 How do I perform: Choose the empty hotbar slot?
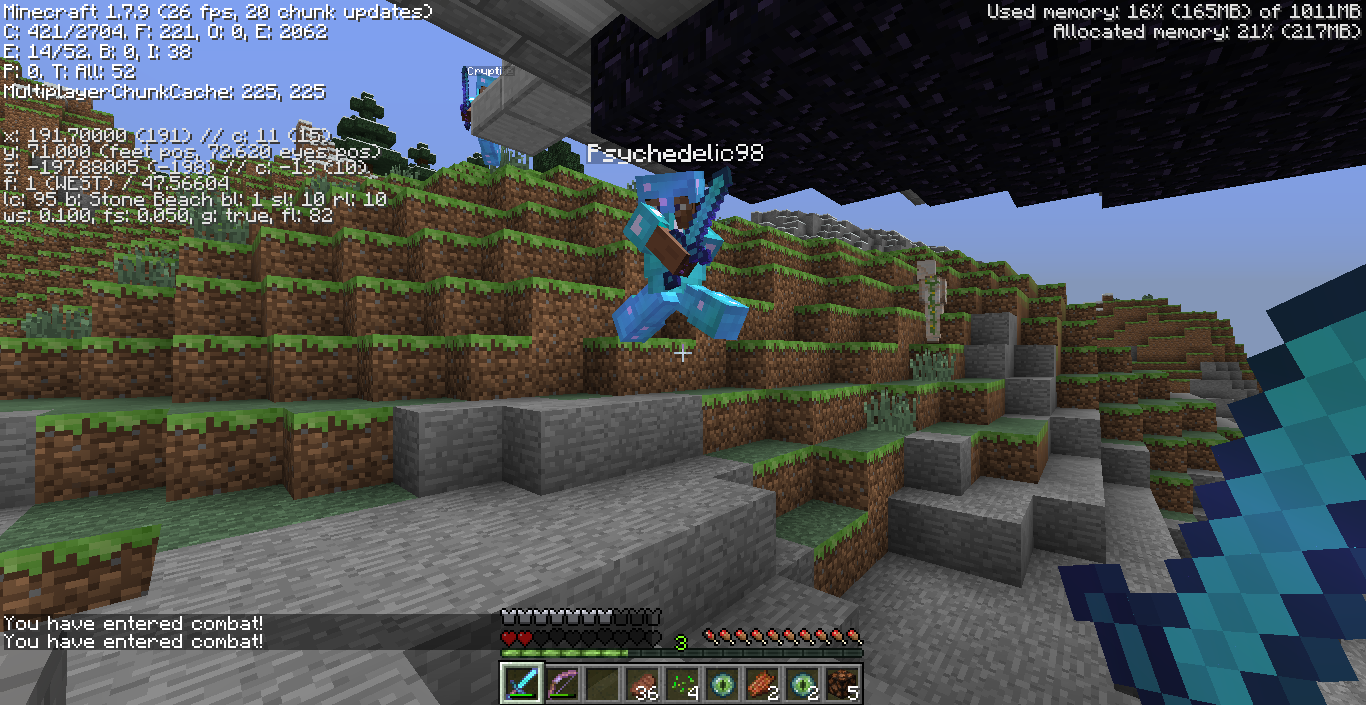601,683
